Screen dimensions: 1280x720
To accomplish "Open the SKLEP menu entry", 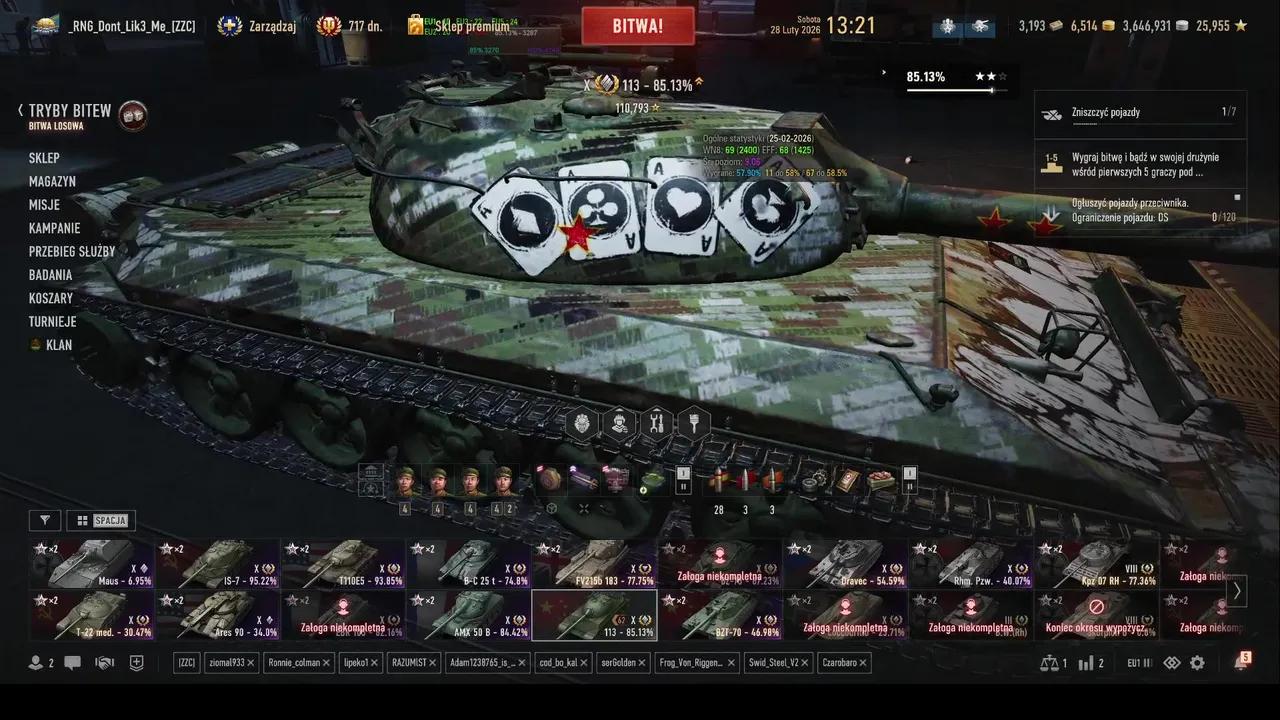I will (x=44, y=158).
